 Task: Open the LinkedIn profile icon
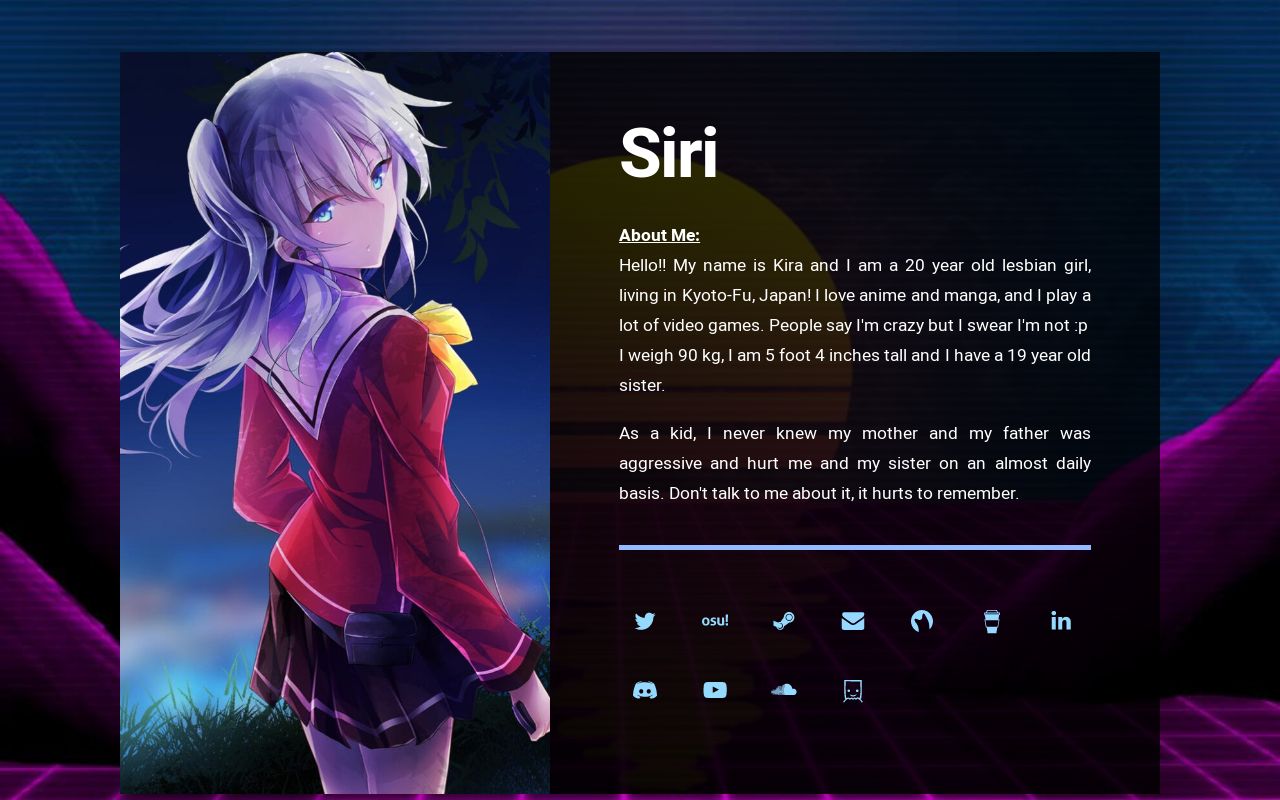point(1061,621)
